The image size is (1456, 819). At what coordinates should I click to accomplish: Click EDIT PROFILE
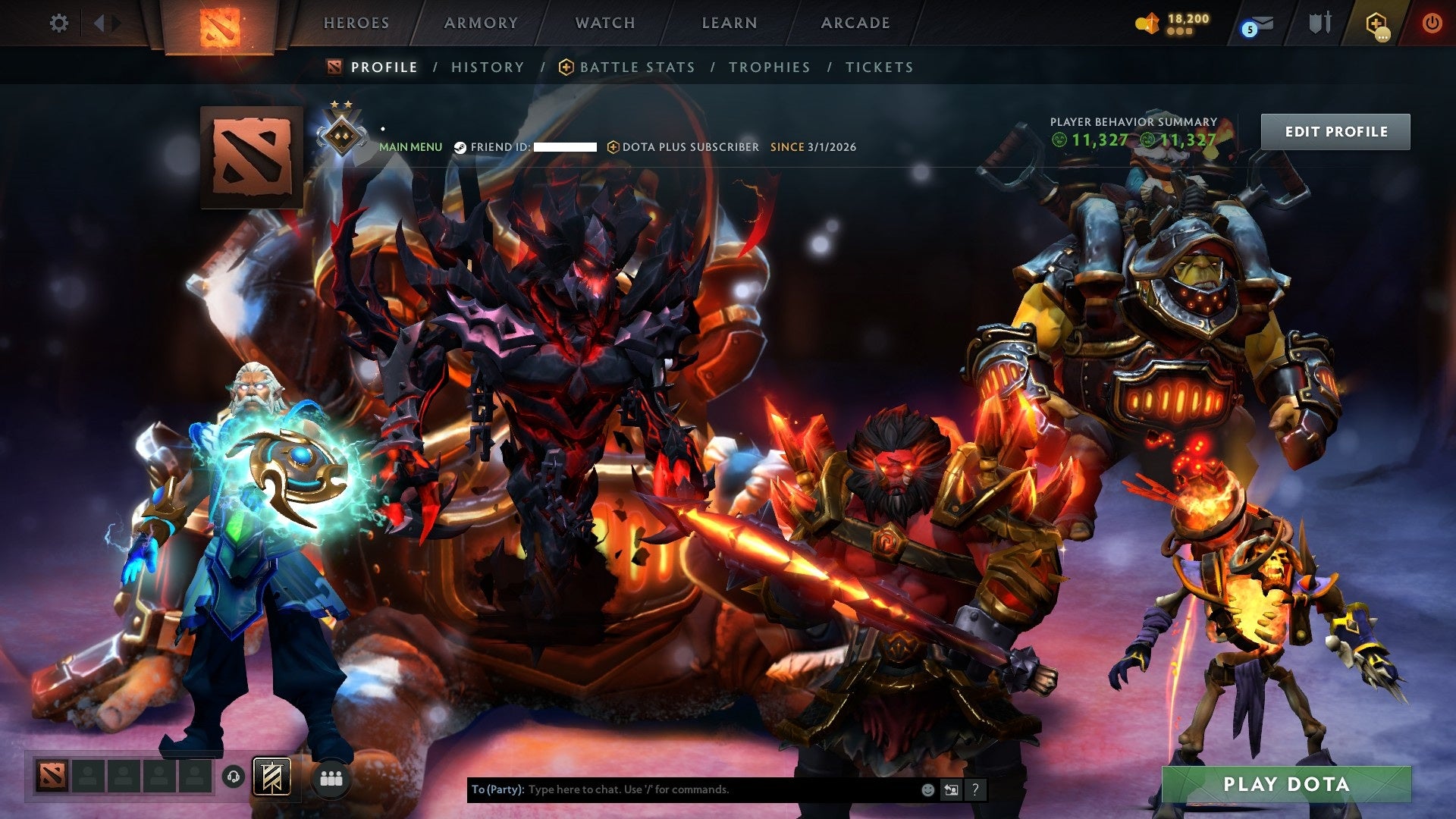point(1335,130)
